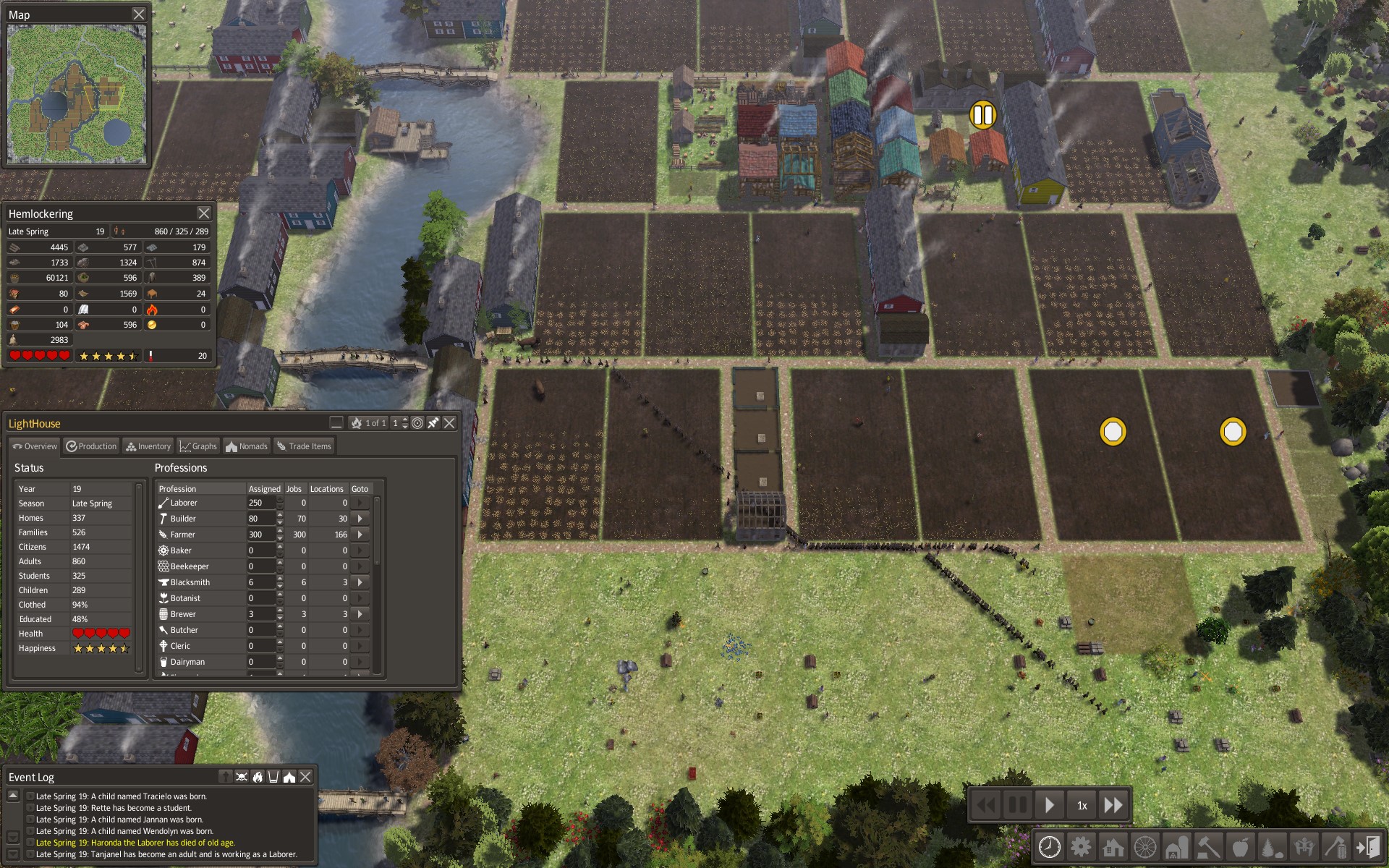Open the housing build menu

click(x=1113, y=846)
